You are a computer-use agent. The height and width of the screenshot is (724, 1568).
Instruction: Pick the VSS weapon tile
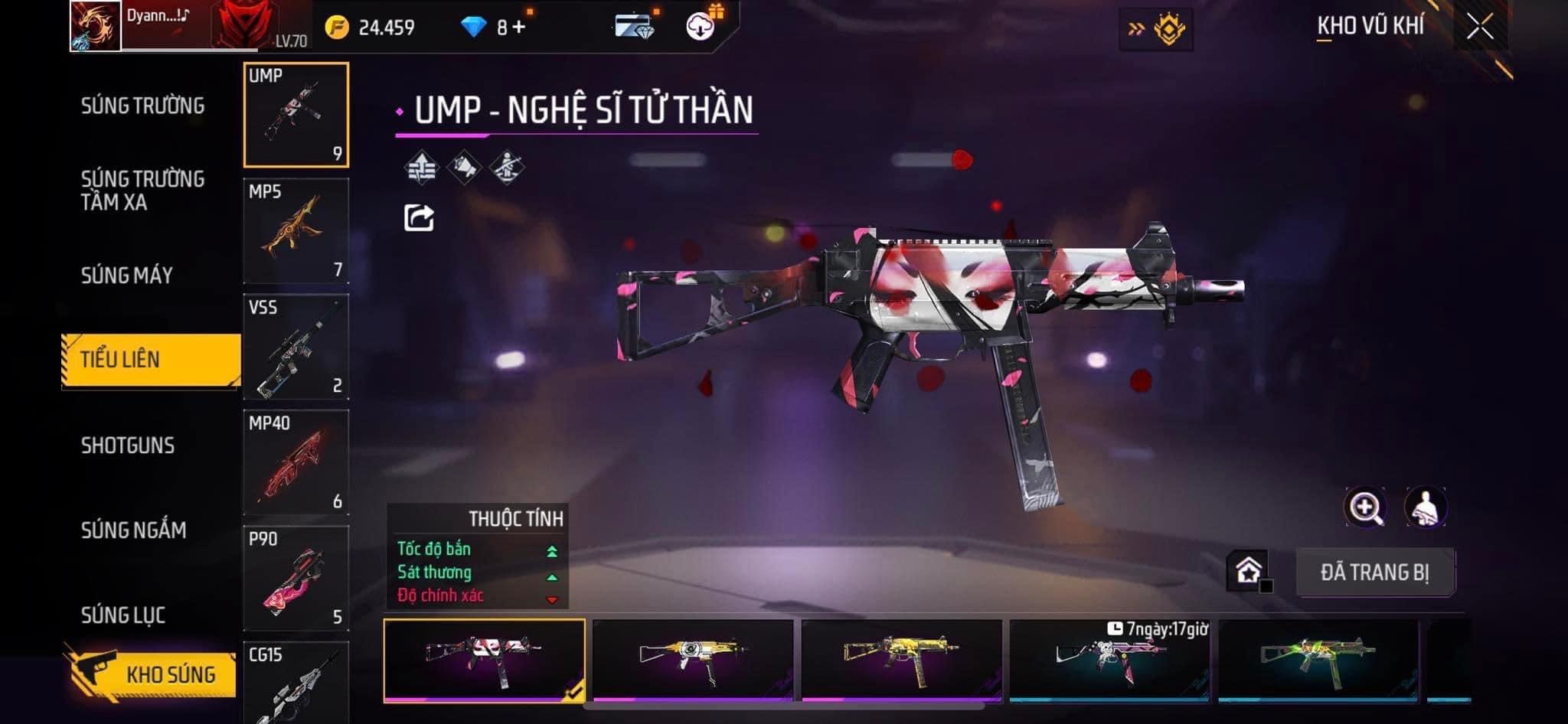click(296, 347)
